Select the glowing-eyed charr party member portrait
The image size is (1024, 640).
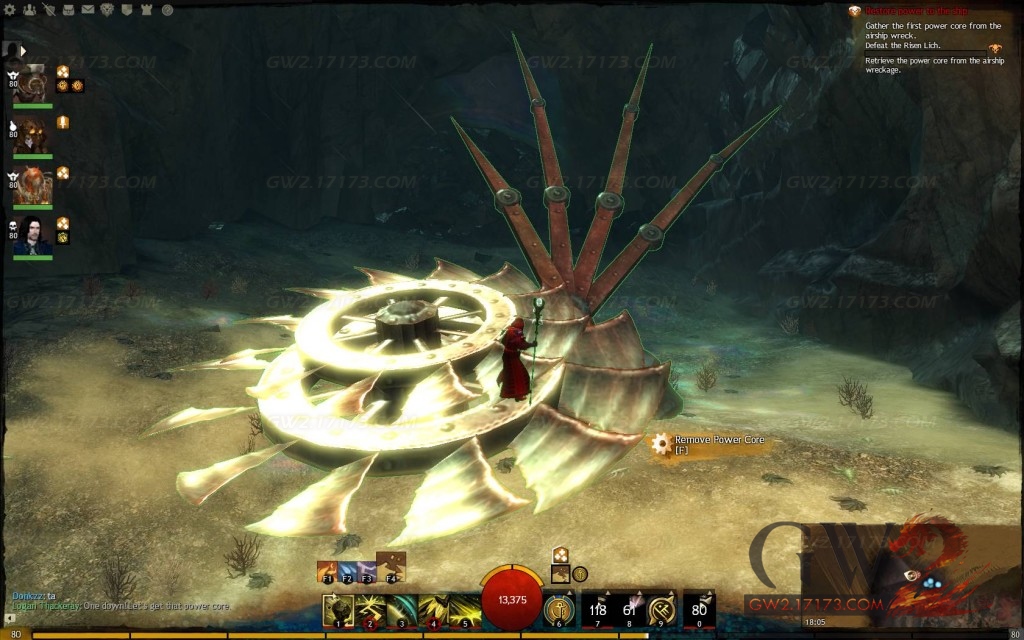click(33, 133)
